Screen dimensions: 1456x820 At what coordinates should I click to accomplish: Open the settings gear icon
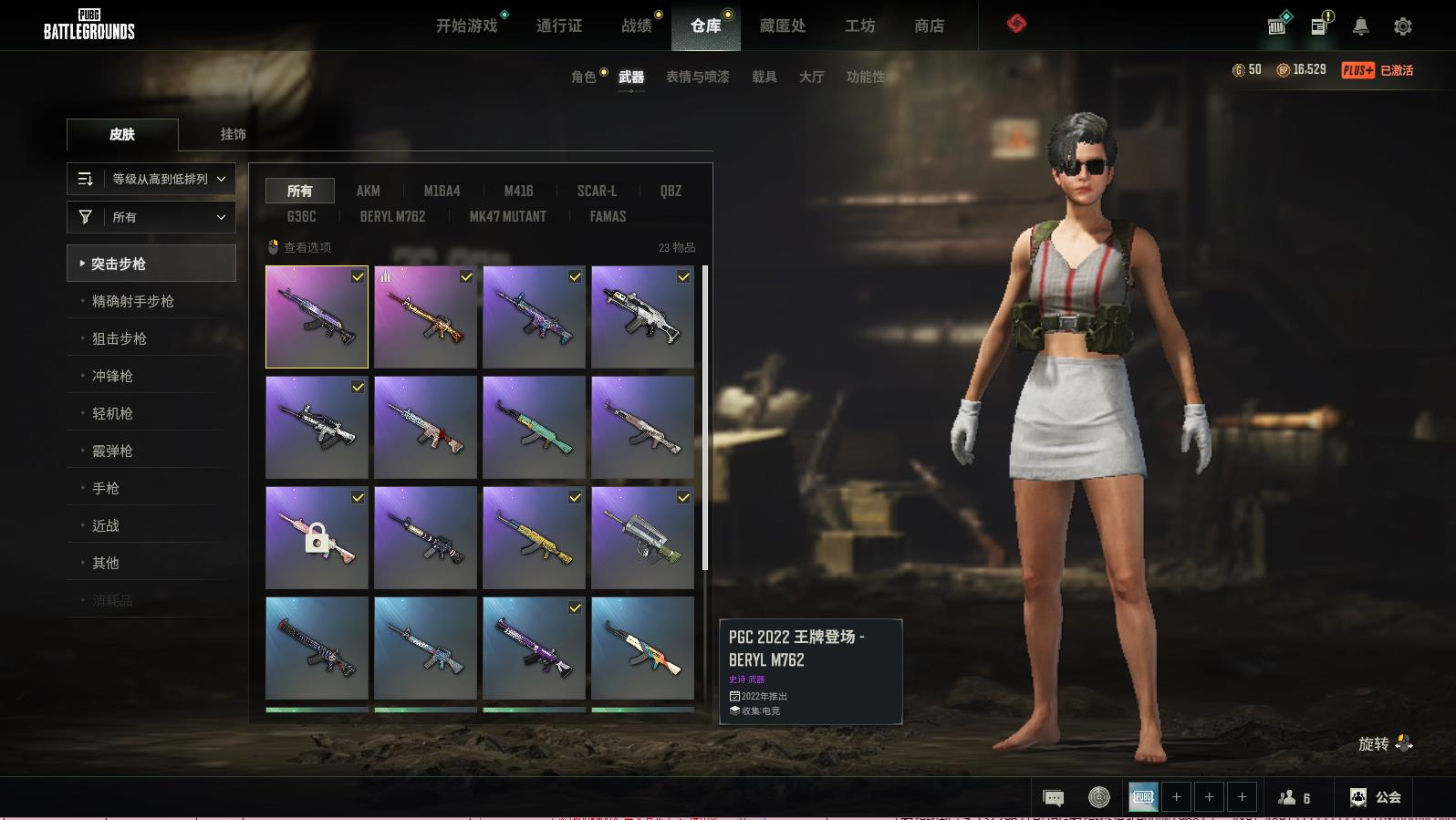point(1403,26)
